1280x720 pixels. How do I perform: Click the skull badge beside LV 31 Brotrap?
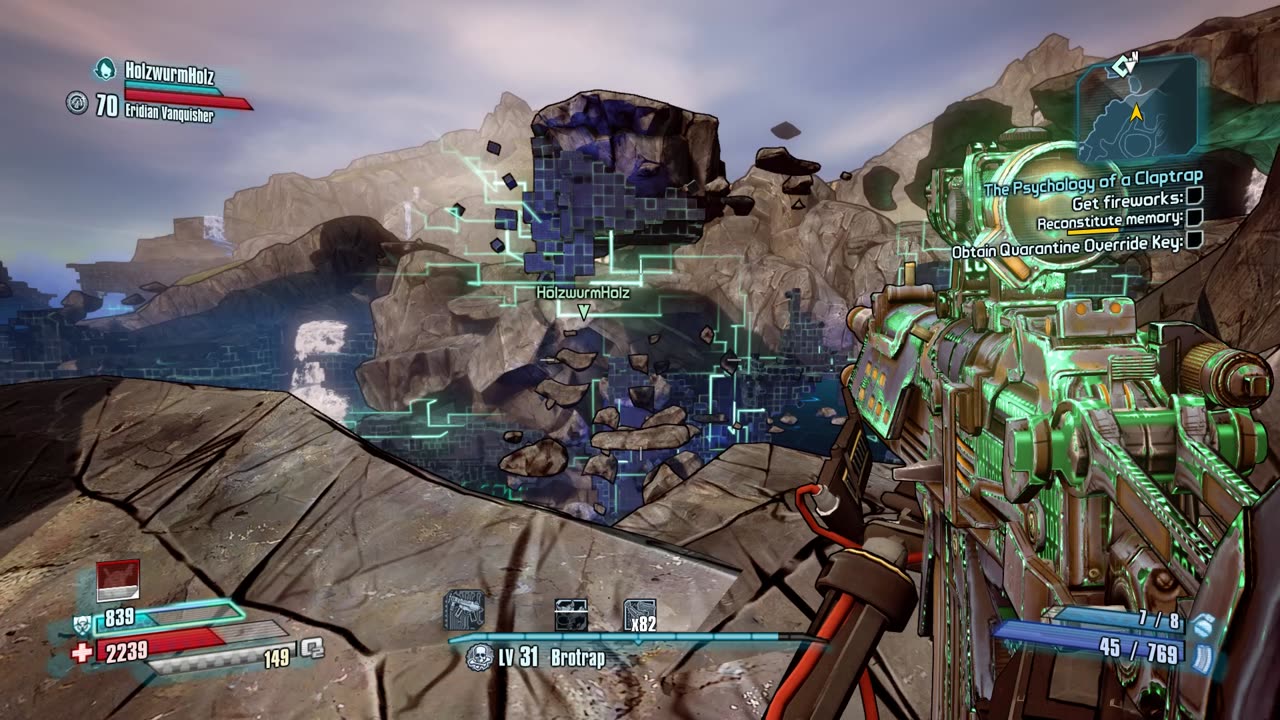click(479, 658)
